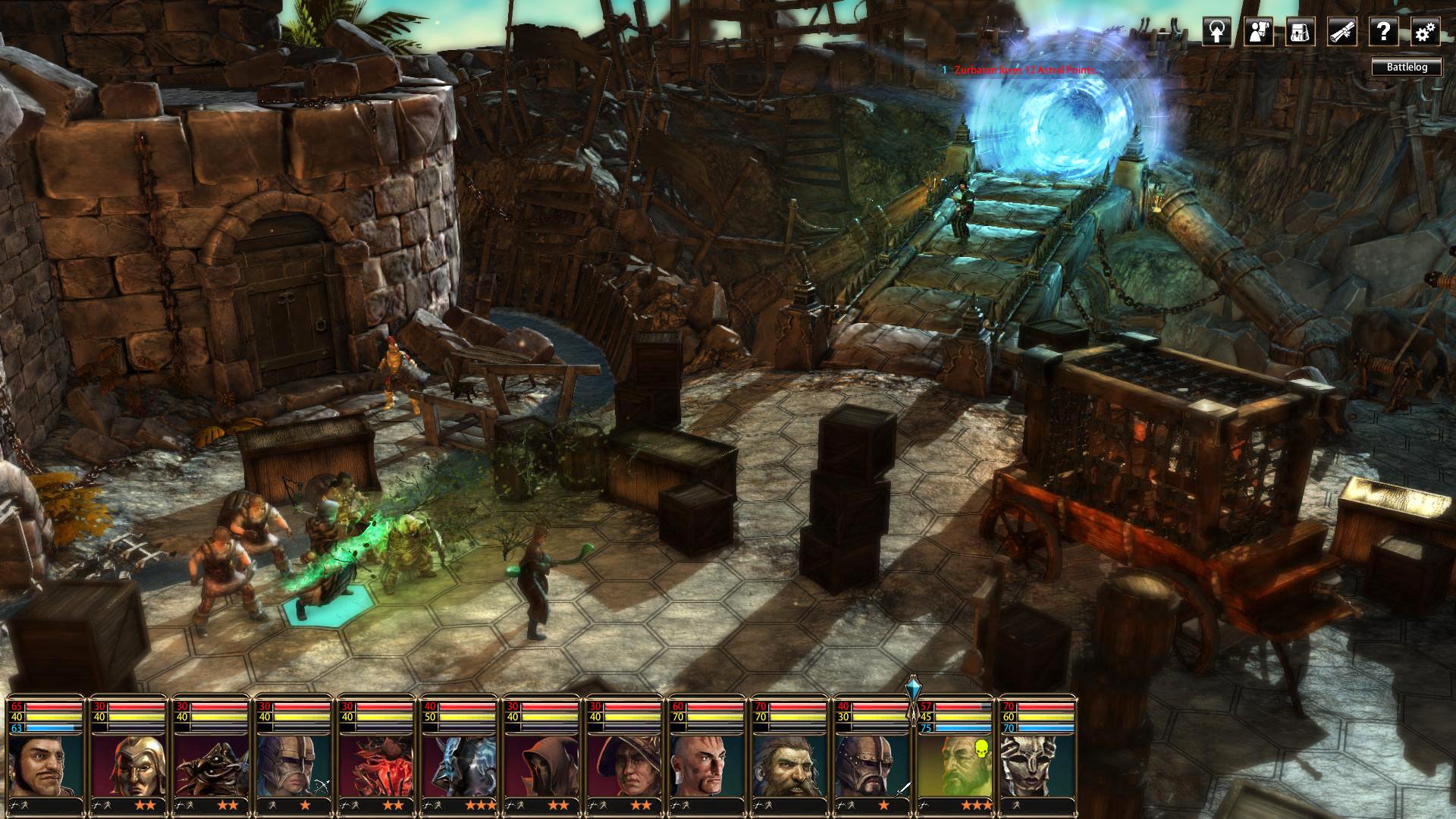The width and height of the screenshot is (1456, 819).
Task: Select the bearded dwarf portrait
Action: coord(791,764)
